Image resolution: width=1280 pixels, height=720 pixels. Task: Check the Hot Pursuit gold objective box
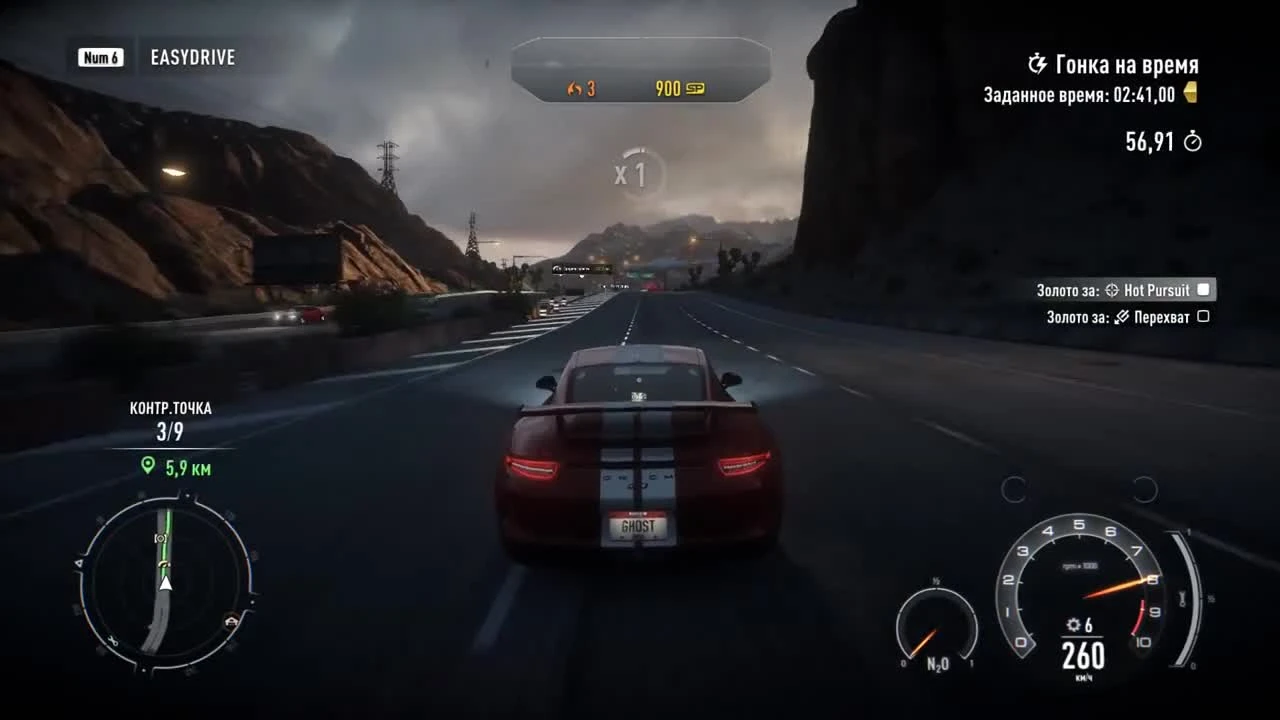coord(1203,289)
